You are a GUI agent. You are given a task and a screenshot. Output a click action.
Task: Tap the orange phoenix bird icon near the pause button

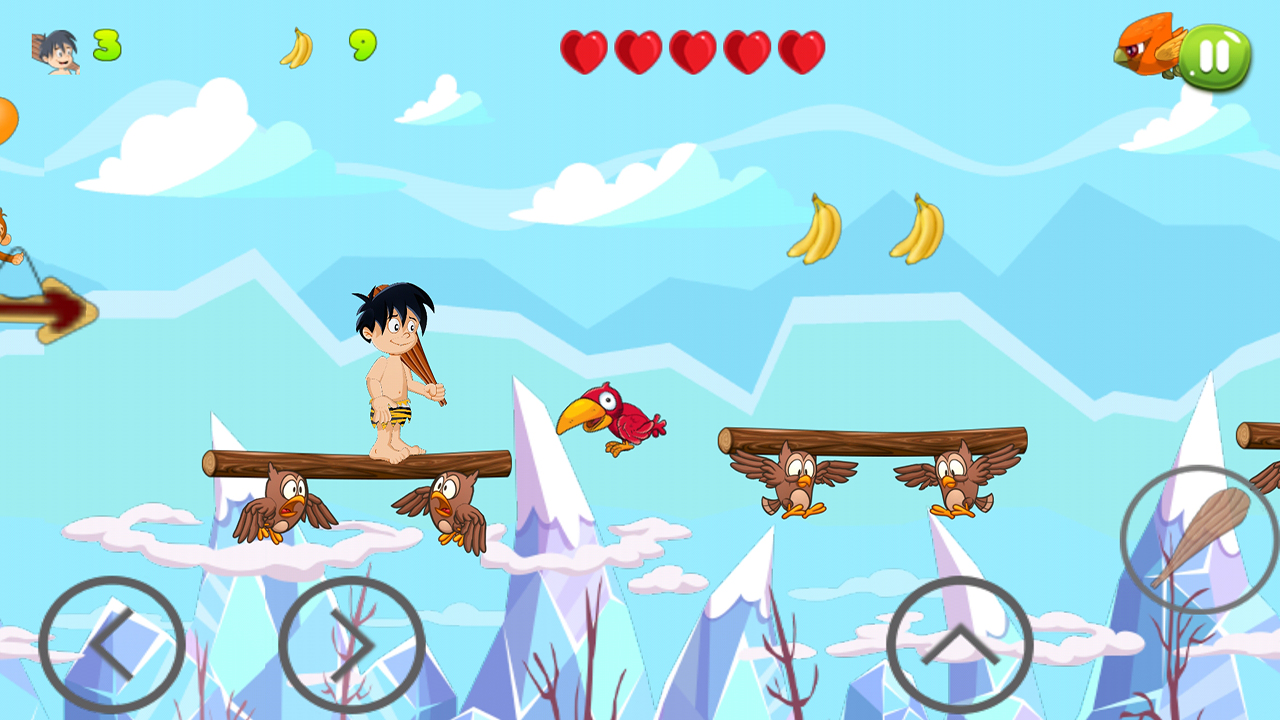(x=1145, y=55)
